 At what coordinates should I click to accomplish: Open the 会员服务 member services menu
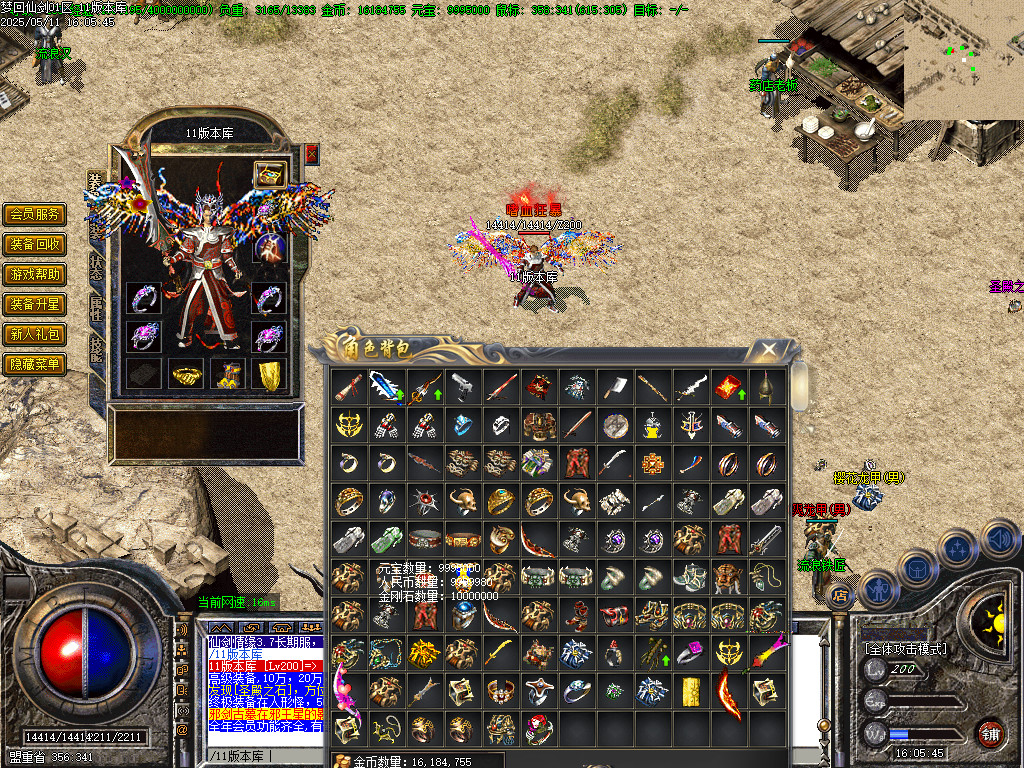[x=35, y=214]
